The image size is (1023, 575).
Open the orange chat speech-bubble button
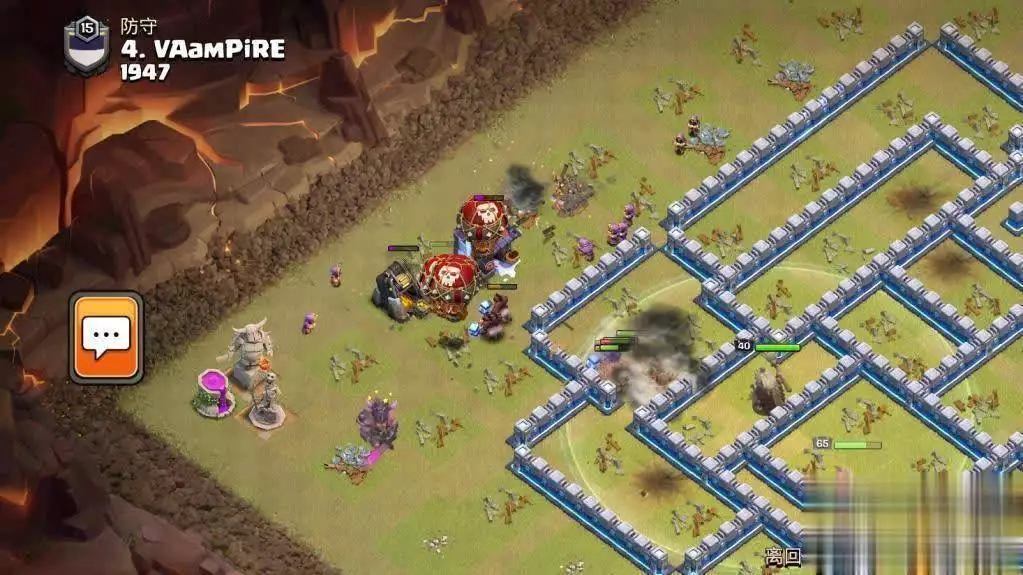106,337
